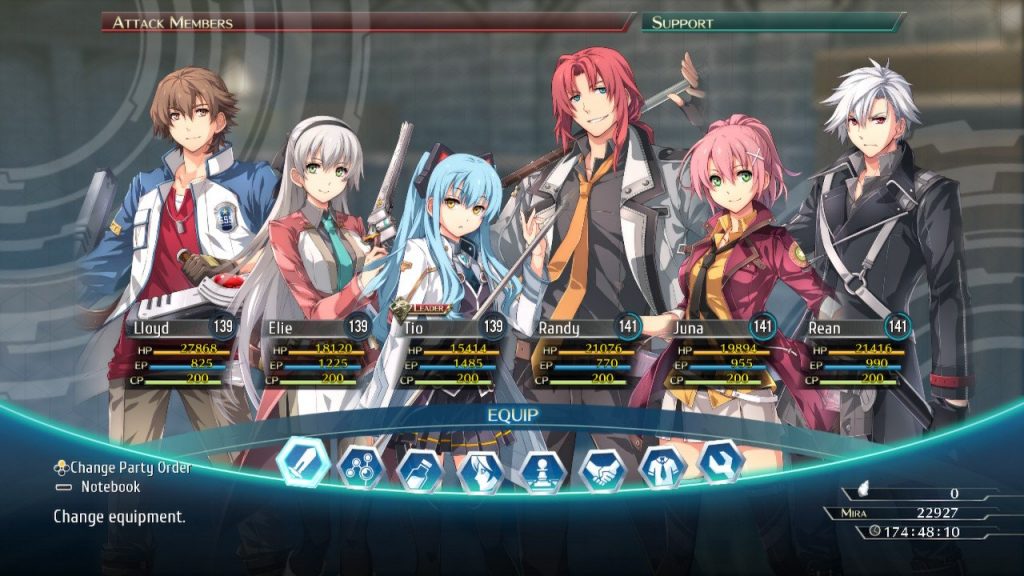Choose the character face status icon

click(x=479, y=471)
